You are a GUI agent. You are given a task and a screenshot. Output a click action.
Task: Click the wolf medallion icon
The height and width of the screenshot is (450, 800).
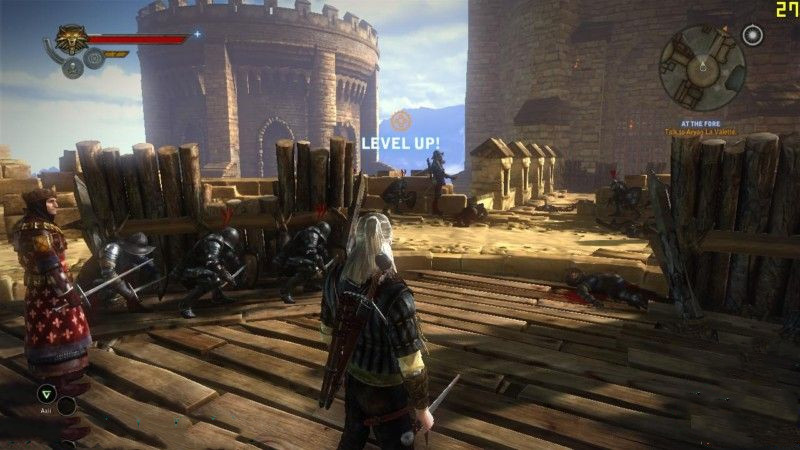[70, 41]
